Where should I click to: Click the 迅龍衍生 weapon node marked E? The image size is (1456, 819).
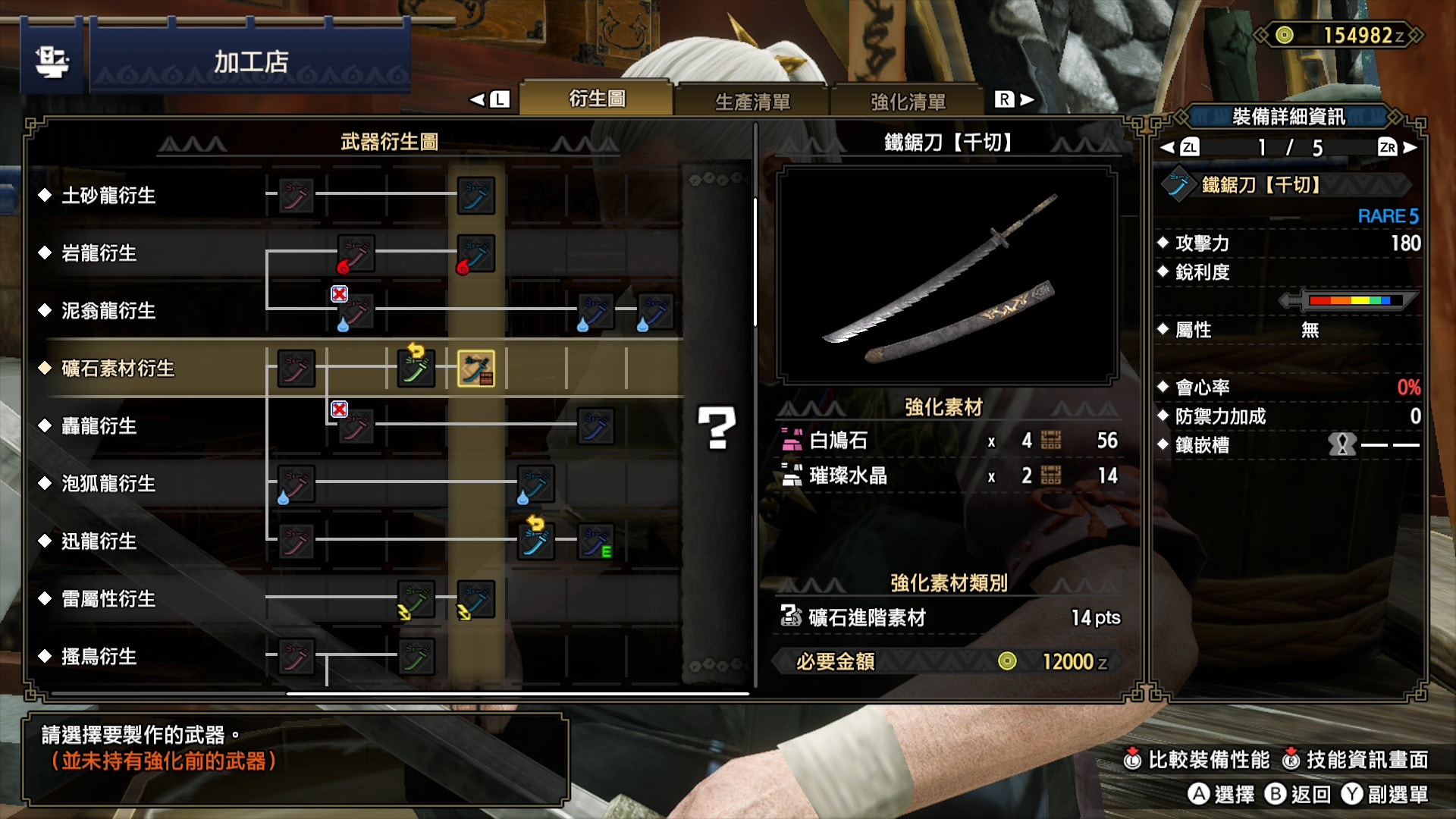[x=596, y=541]
